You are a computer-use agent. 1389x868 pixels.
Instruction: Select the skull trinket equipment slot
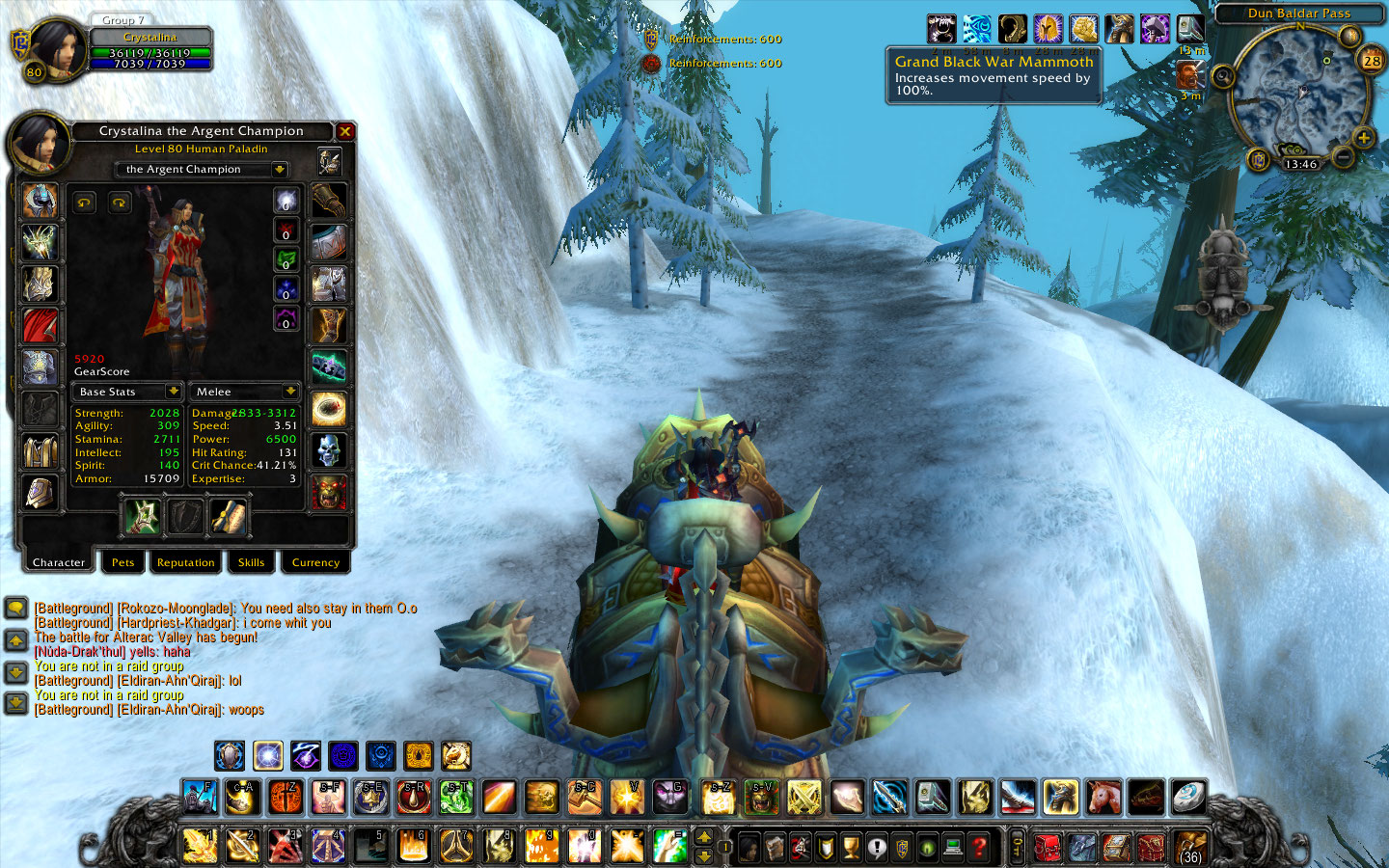click(x=328, y=450)
